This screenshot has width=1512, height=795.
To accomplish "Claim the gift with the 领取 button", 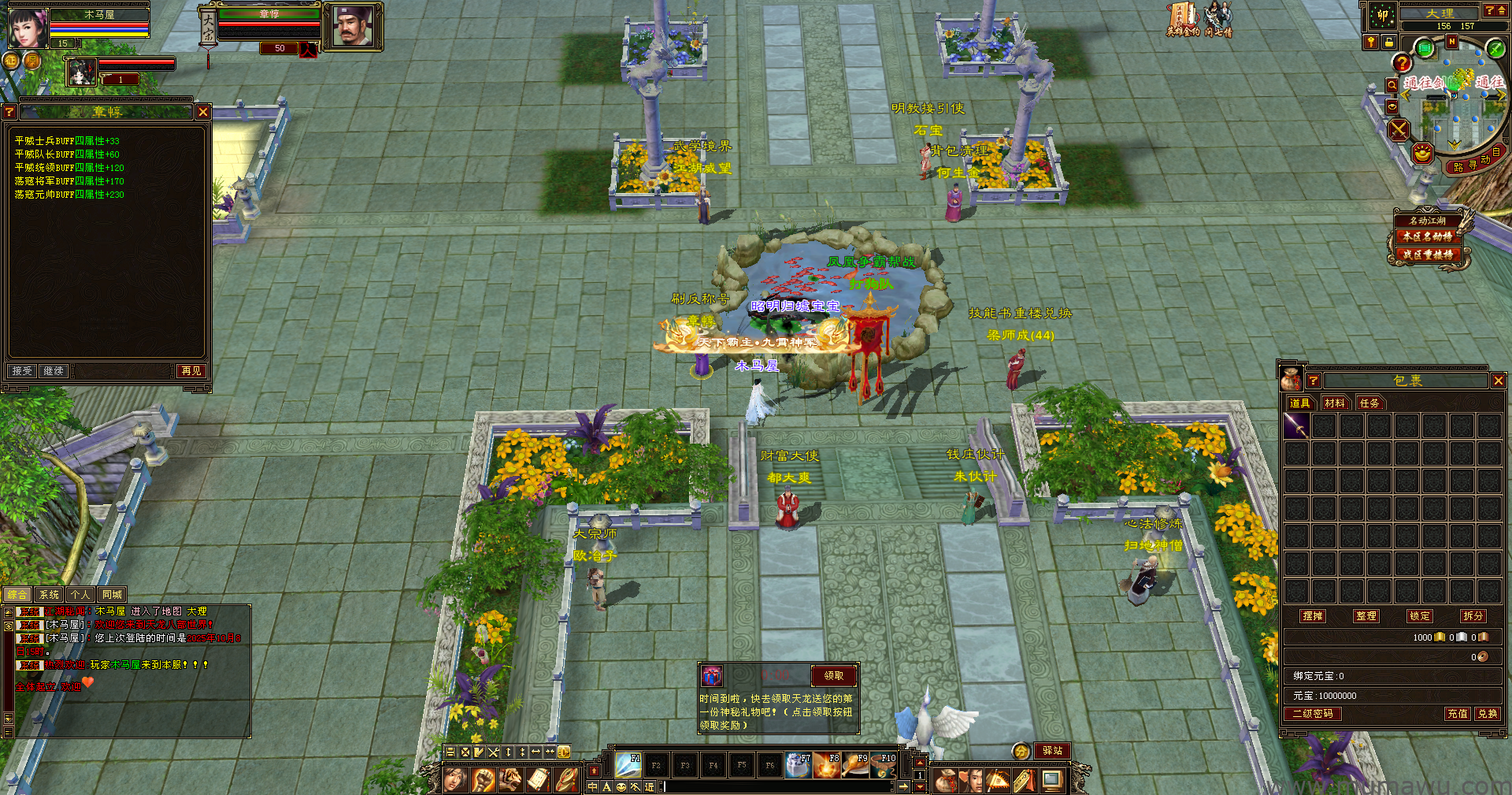I will (x=833, y=676).
